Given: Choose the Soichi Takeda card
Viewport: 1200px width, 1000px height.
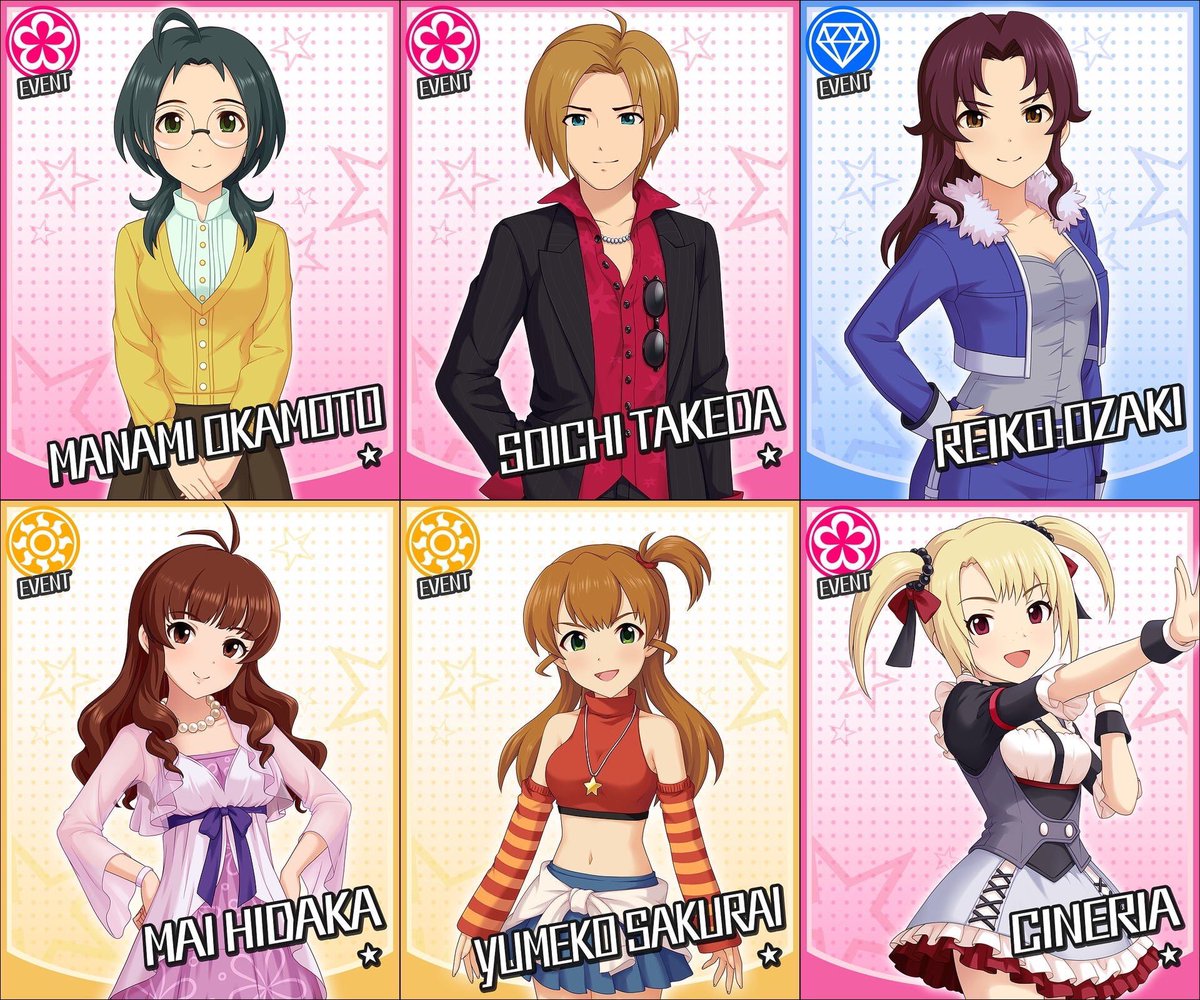Looking at the screenshot, I should pos(600,250).
